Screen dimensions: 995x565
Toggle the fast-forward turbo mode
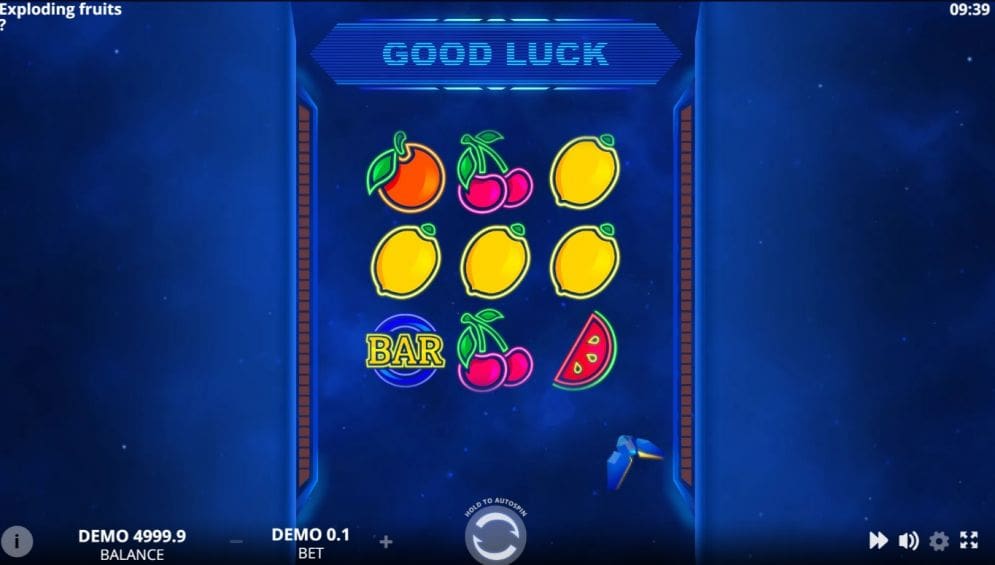(x=878, y=541)
